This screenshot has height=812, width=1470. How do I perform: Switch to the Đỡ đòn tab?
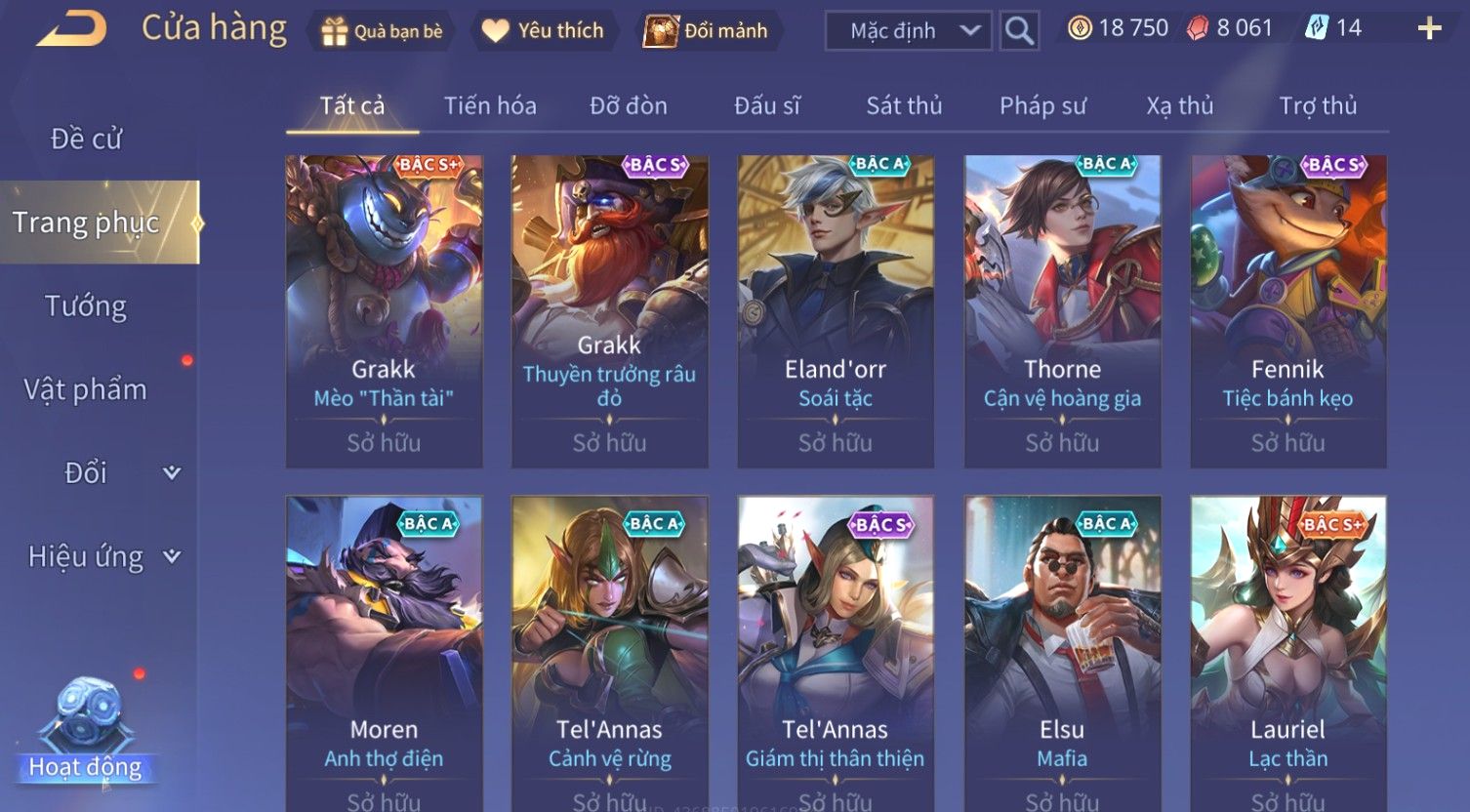coord(629,105)
